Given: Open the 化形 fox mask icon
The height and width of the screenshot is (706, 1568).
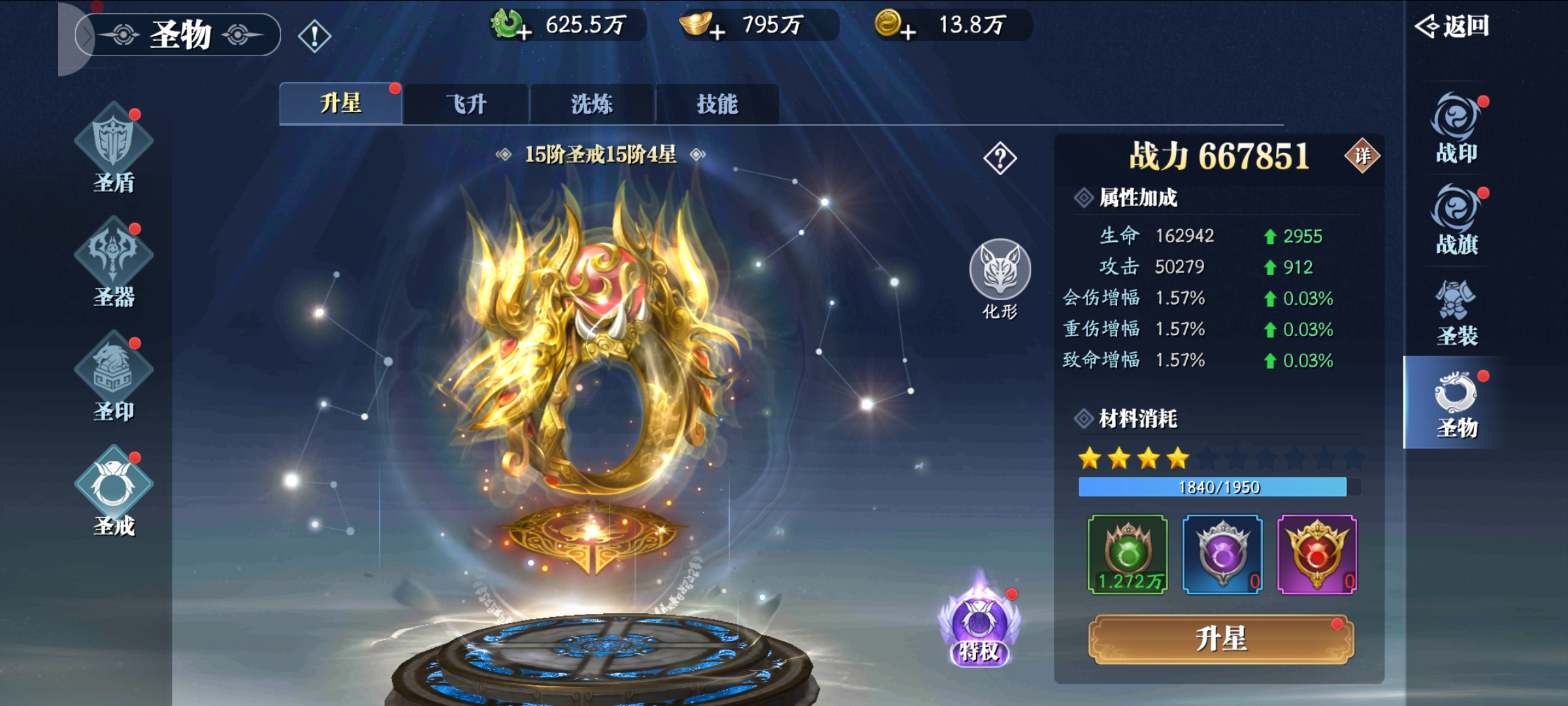Looking at the screenshot, I should tap(1000, 278).
